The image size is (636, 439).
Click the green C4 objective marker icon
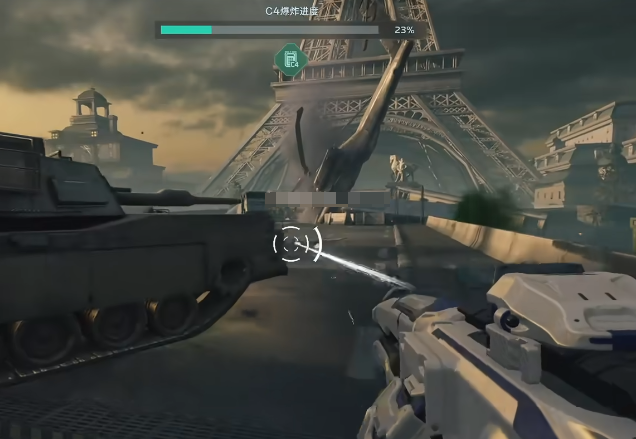[x=290, y=60]
